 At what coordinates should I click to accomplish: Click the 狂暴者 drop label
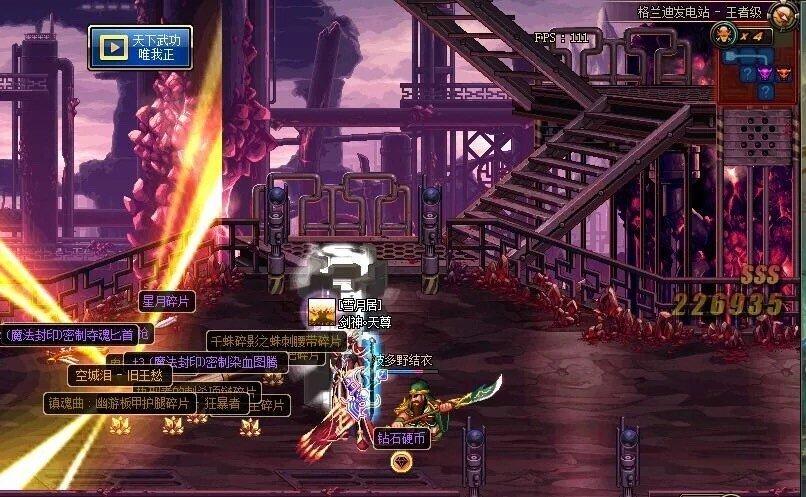222,404
